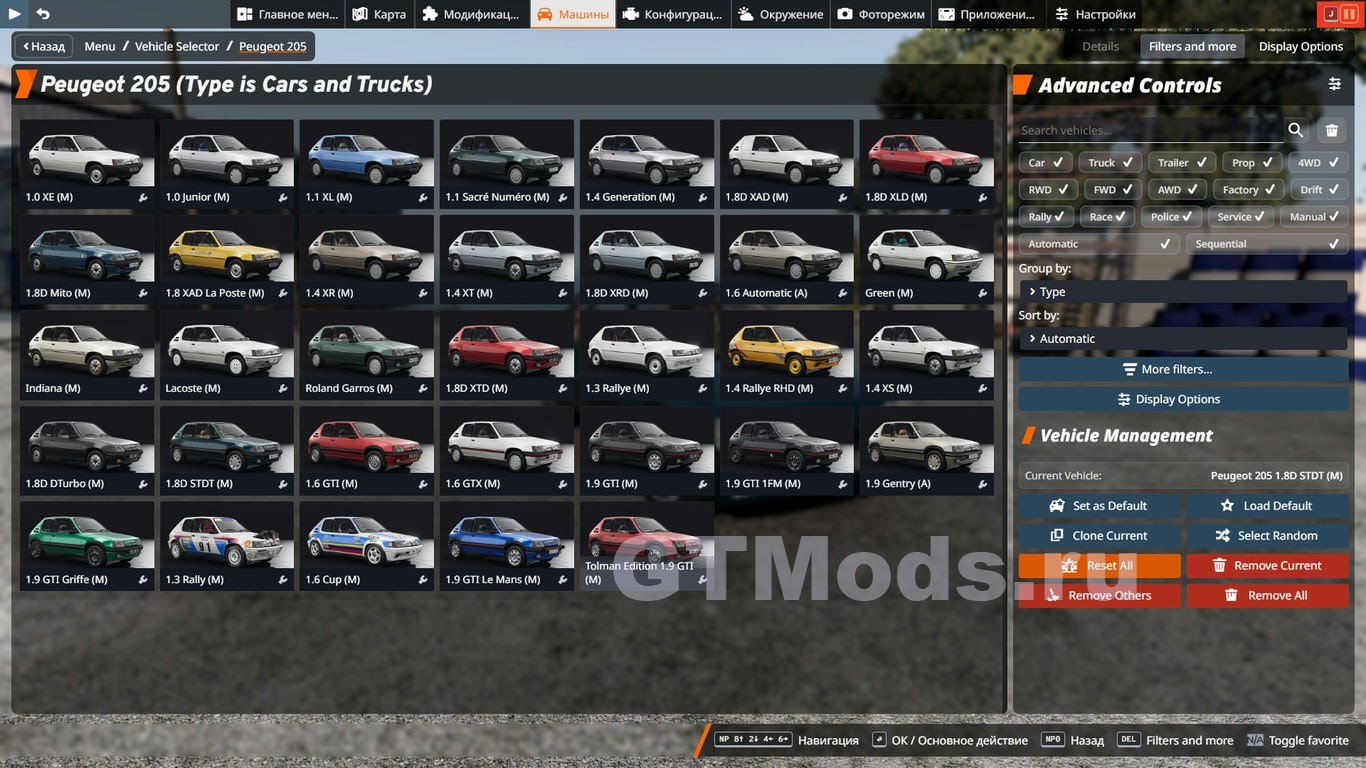Viewport: 1366px width, 768px height.
Task: Click the vehicle search field
Action: click(x=1150, y=130)
